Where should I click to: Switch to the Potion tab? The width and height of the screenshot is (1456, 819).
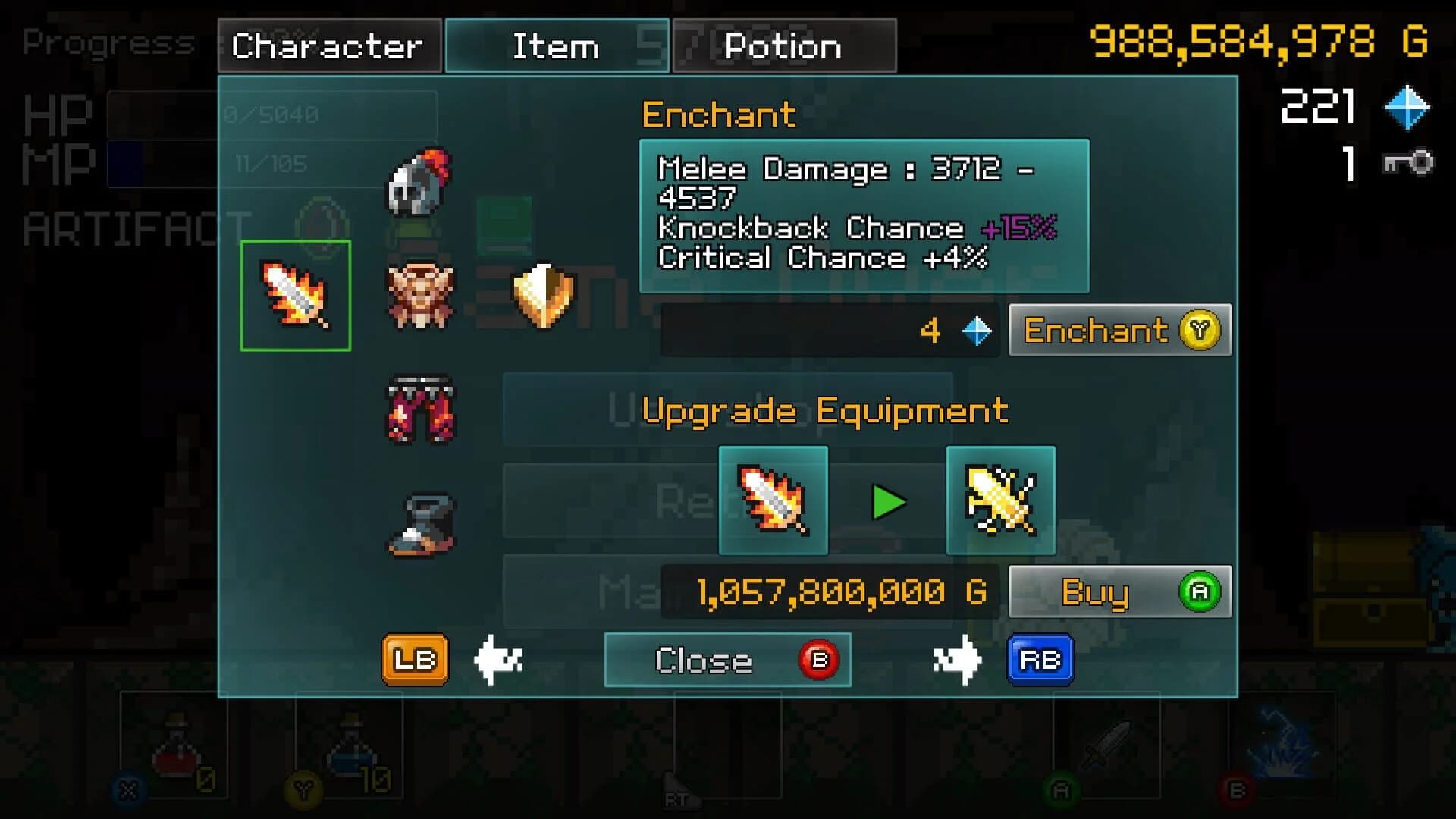click(783, 45)
